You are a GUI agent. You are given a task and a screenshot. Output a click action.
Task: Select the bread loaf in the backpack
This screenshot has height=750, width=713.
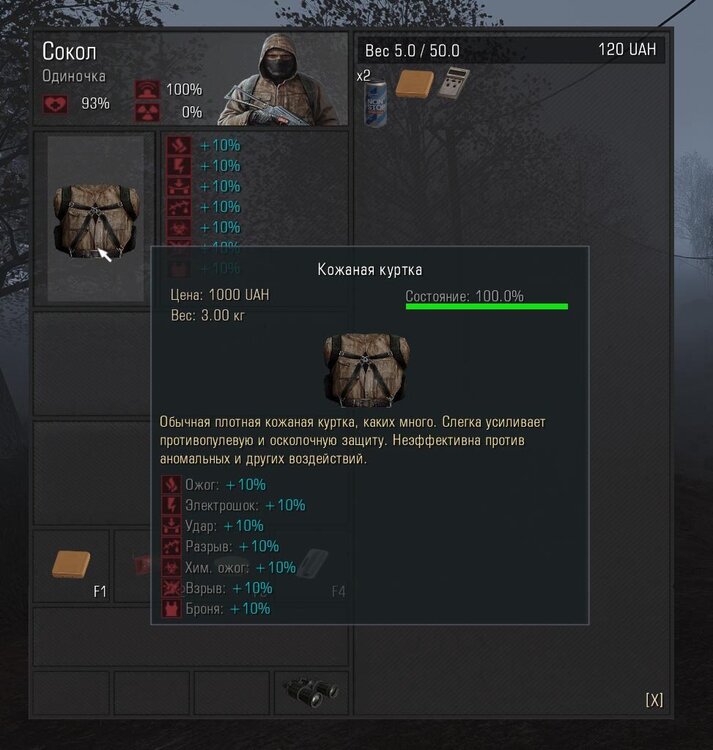(x=413, y=84)
